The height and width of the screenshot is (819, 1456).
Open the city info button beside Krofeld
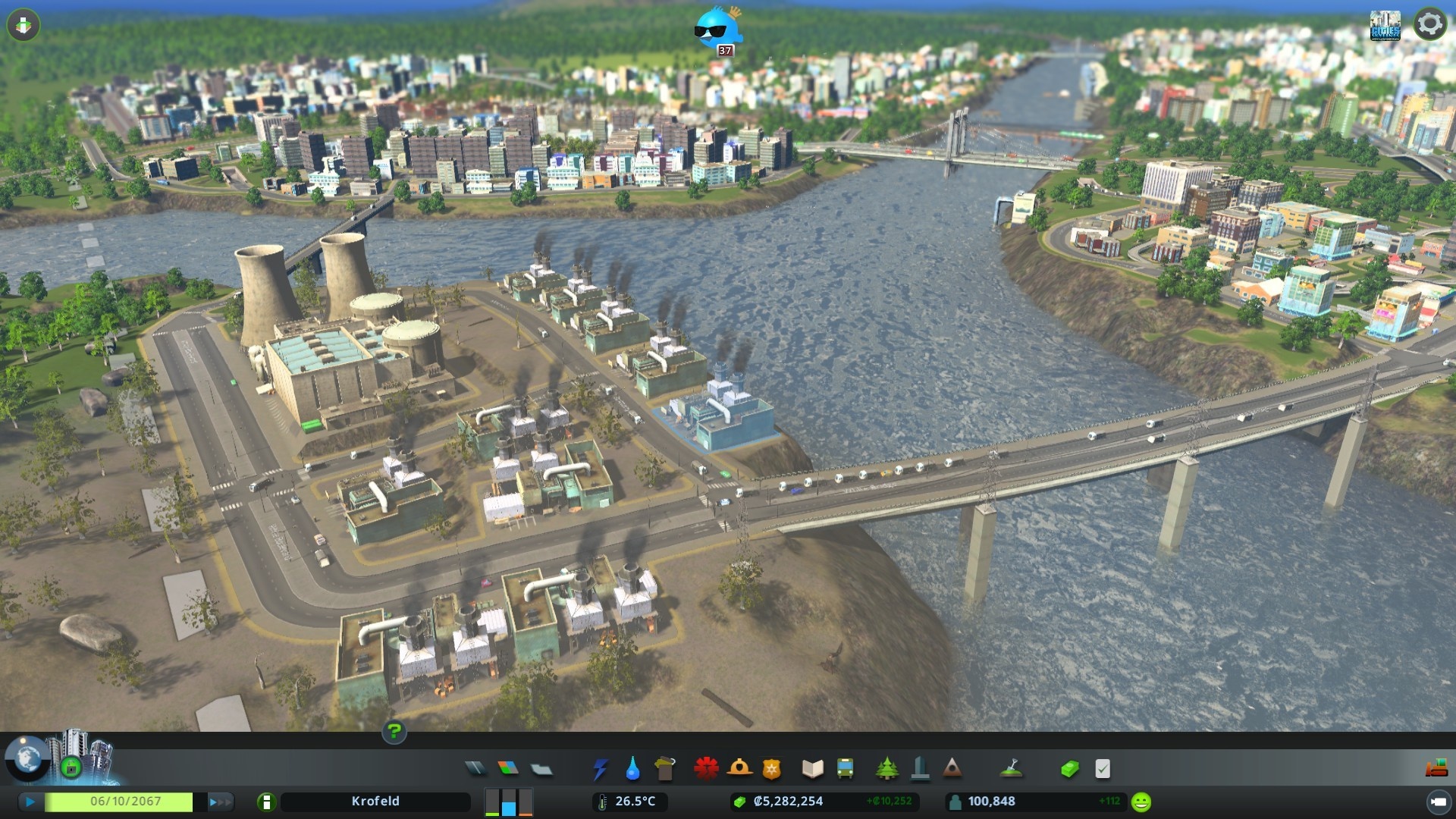tap(266, 802)
